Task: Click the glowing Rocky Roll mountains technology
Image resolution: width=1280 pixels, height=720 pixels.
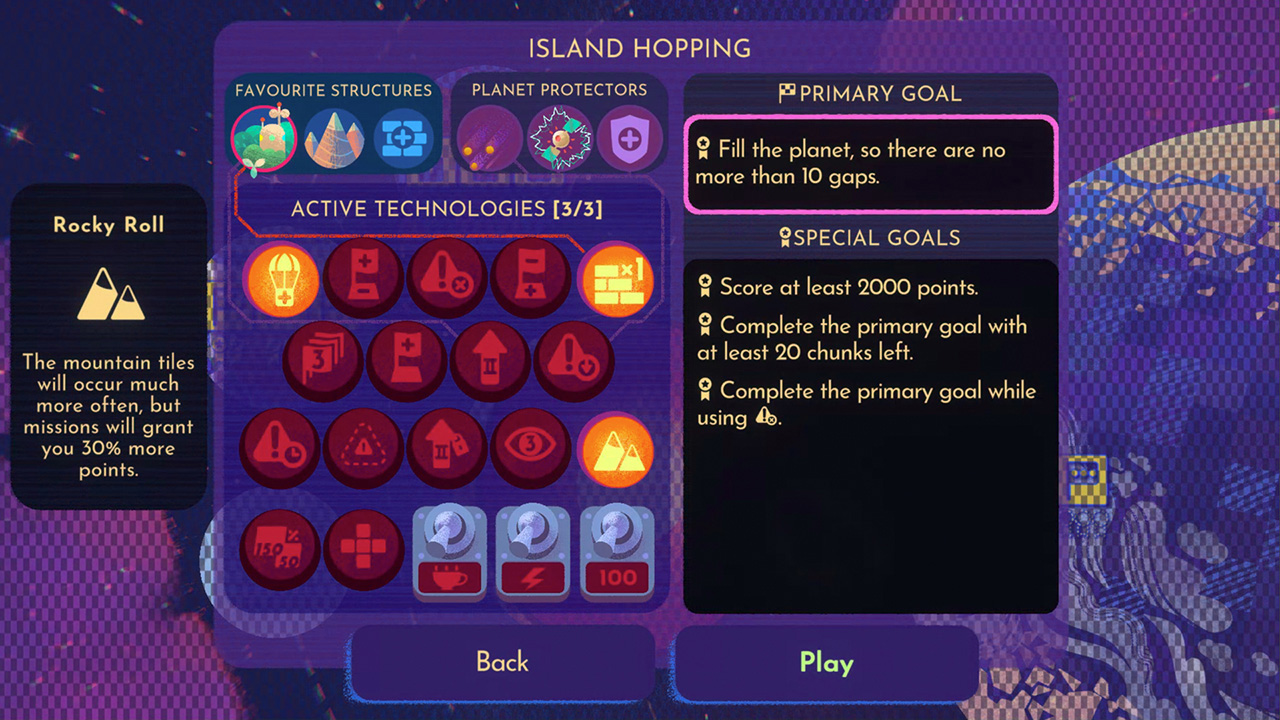Action: pos(617,447)
